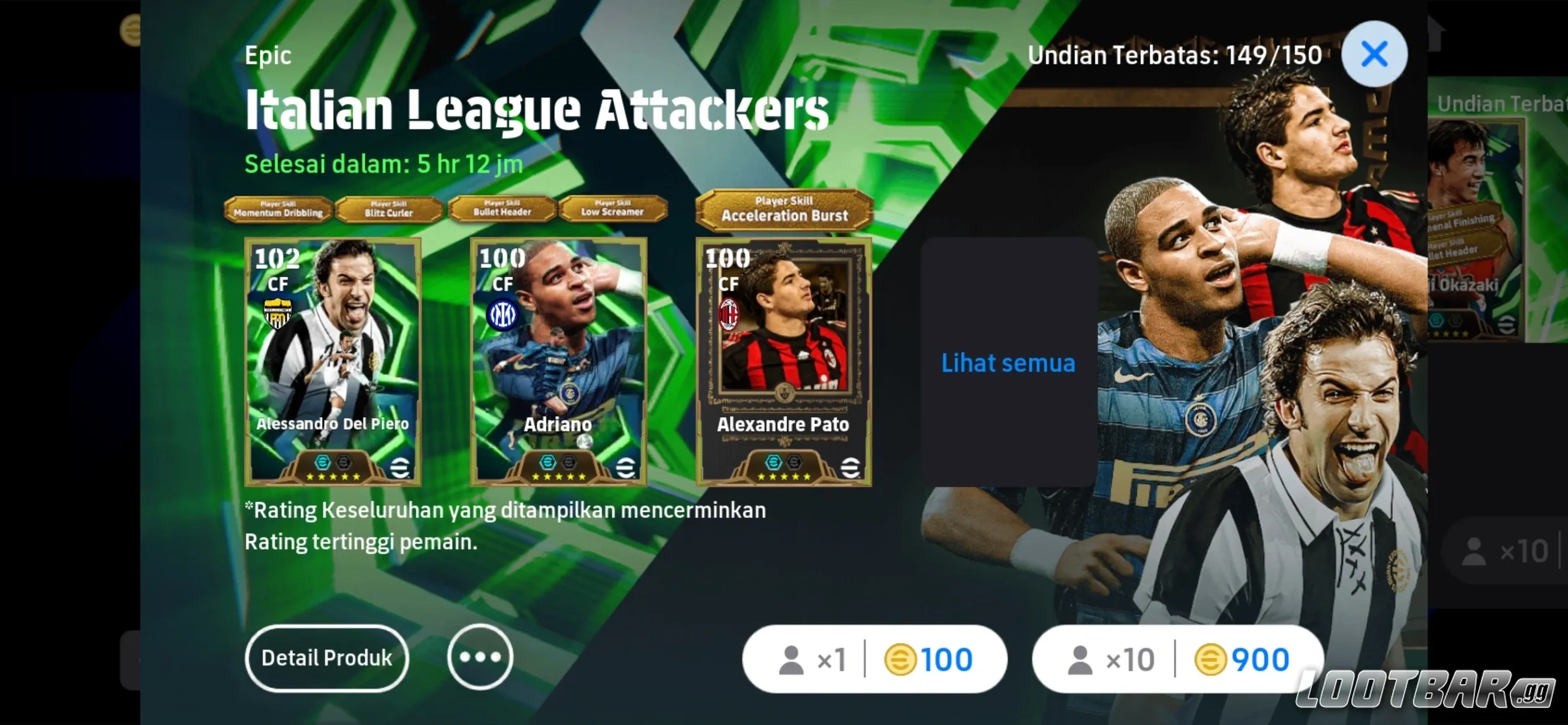This screenshot has width=1568, height=725.
Task: Open Detail Produk
Action: 326,658
